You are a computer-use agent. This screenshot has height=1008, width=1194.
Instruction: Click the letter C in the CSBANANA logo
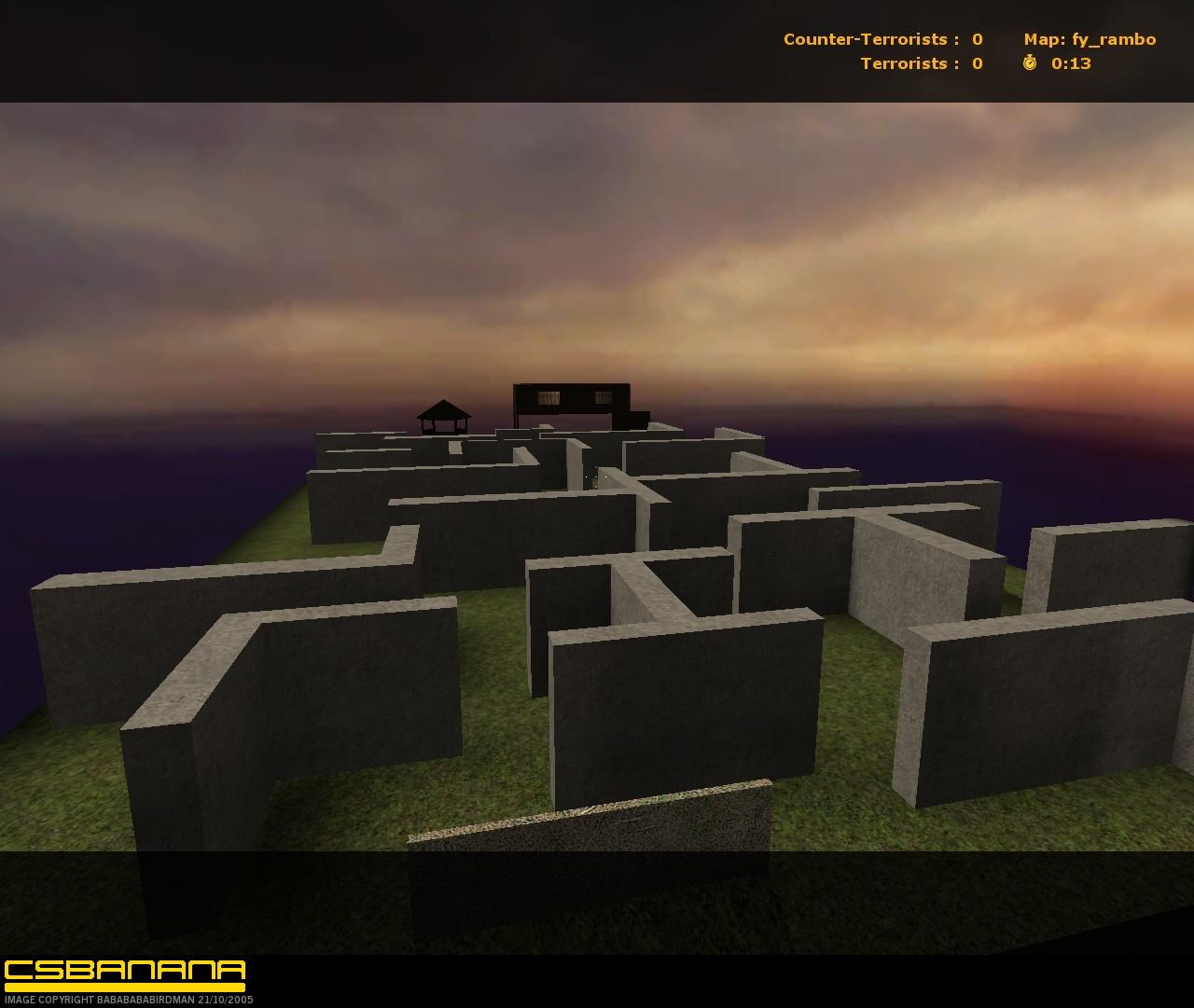click(17, 970)
